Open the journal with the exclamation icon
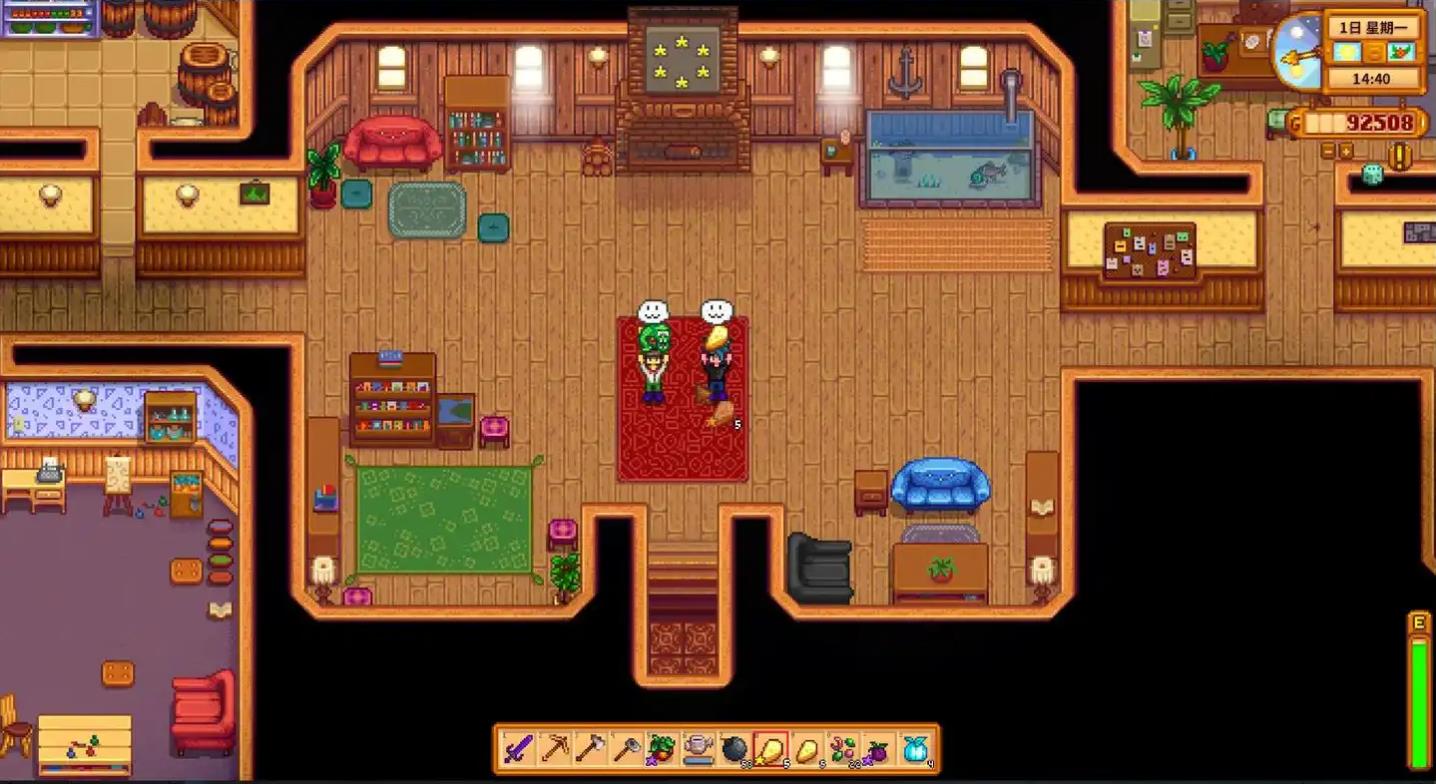 pyautogui.click(x=1400, y=155)
